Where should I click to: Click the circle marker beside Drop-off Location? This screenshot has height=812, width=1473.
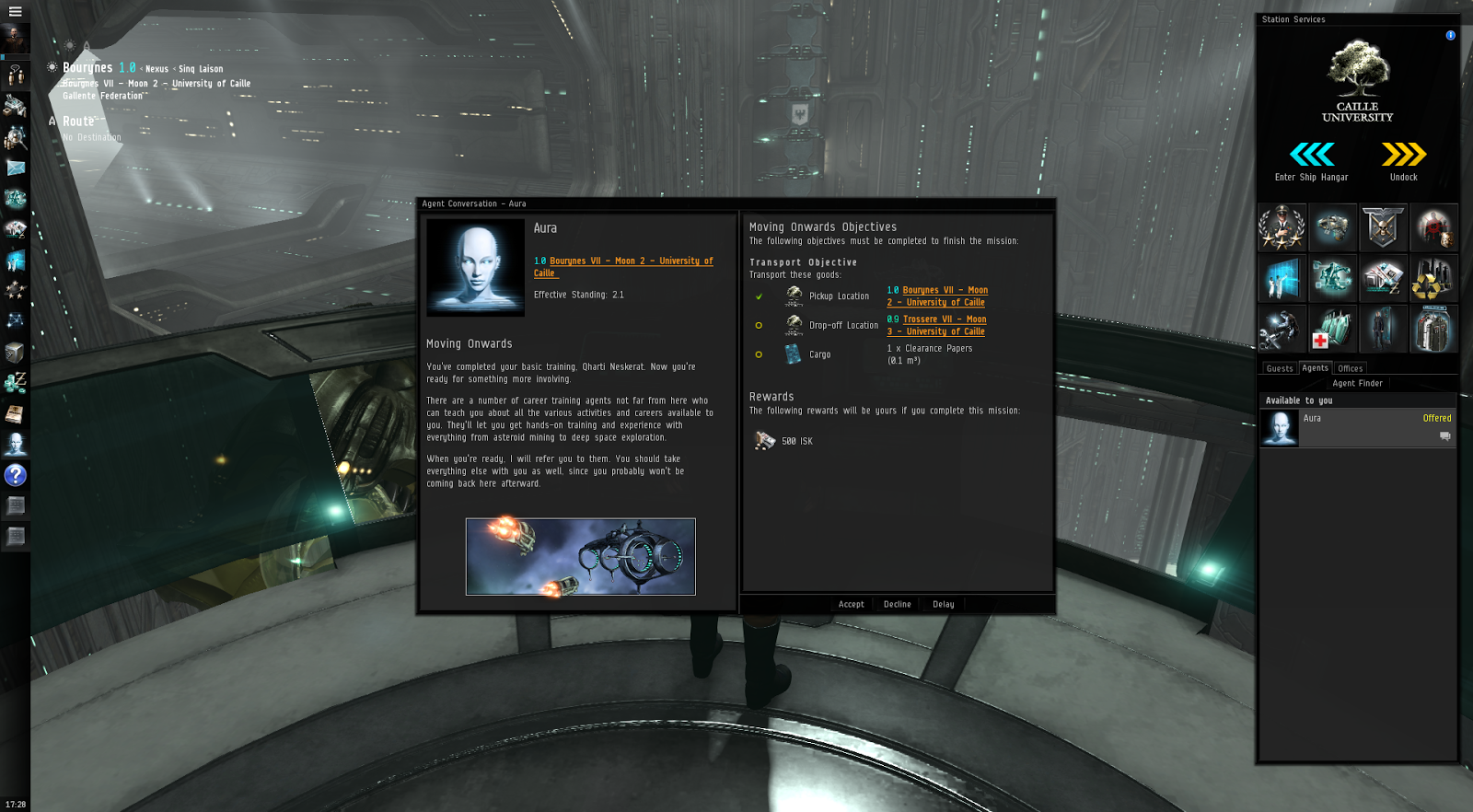[x=760, y=325]
